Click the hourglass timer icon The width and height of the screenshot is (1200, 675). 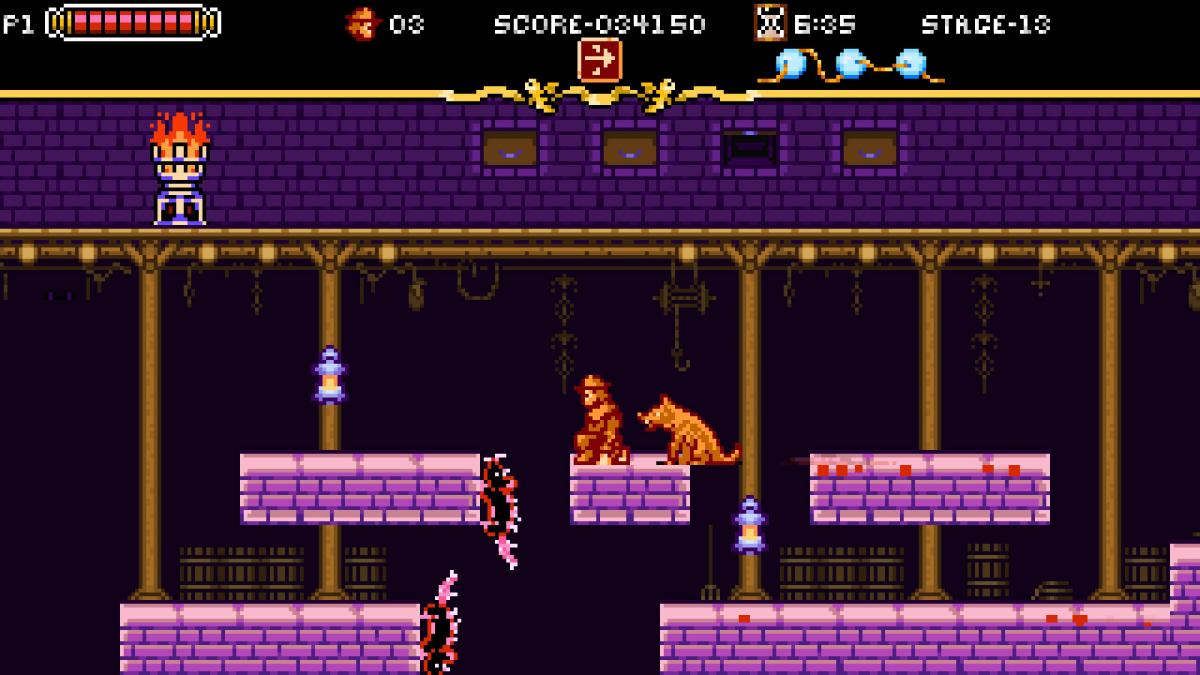click(770, 22)
